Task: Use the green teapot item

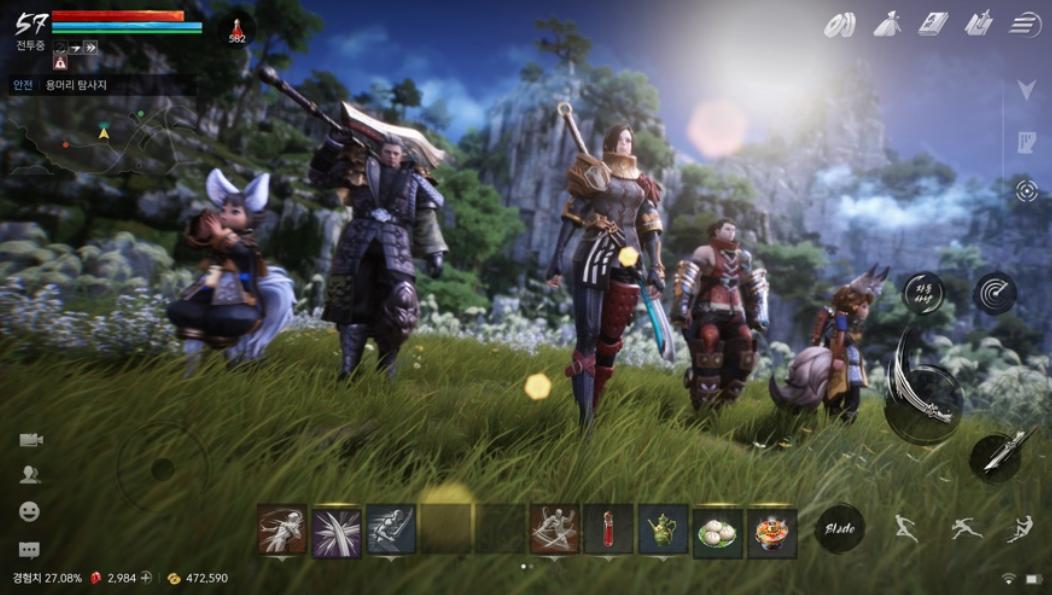Action: pos(663,529)
